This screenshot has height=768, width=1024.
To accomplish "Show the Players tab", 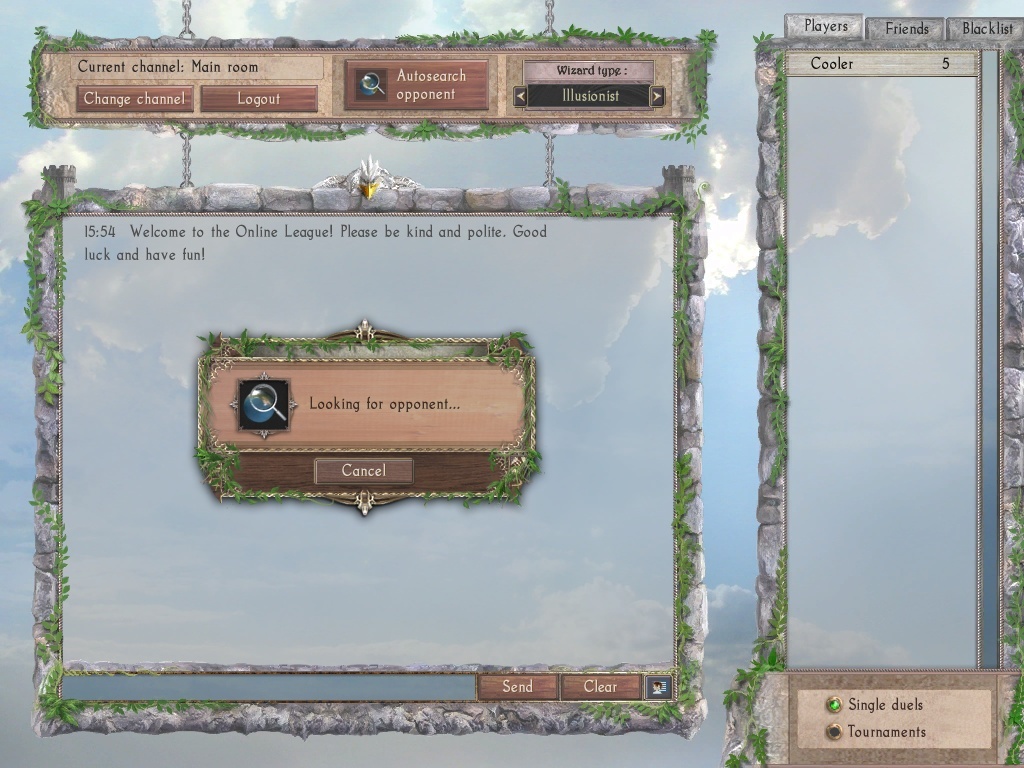I will [825, 27].
